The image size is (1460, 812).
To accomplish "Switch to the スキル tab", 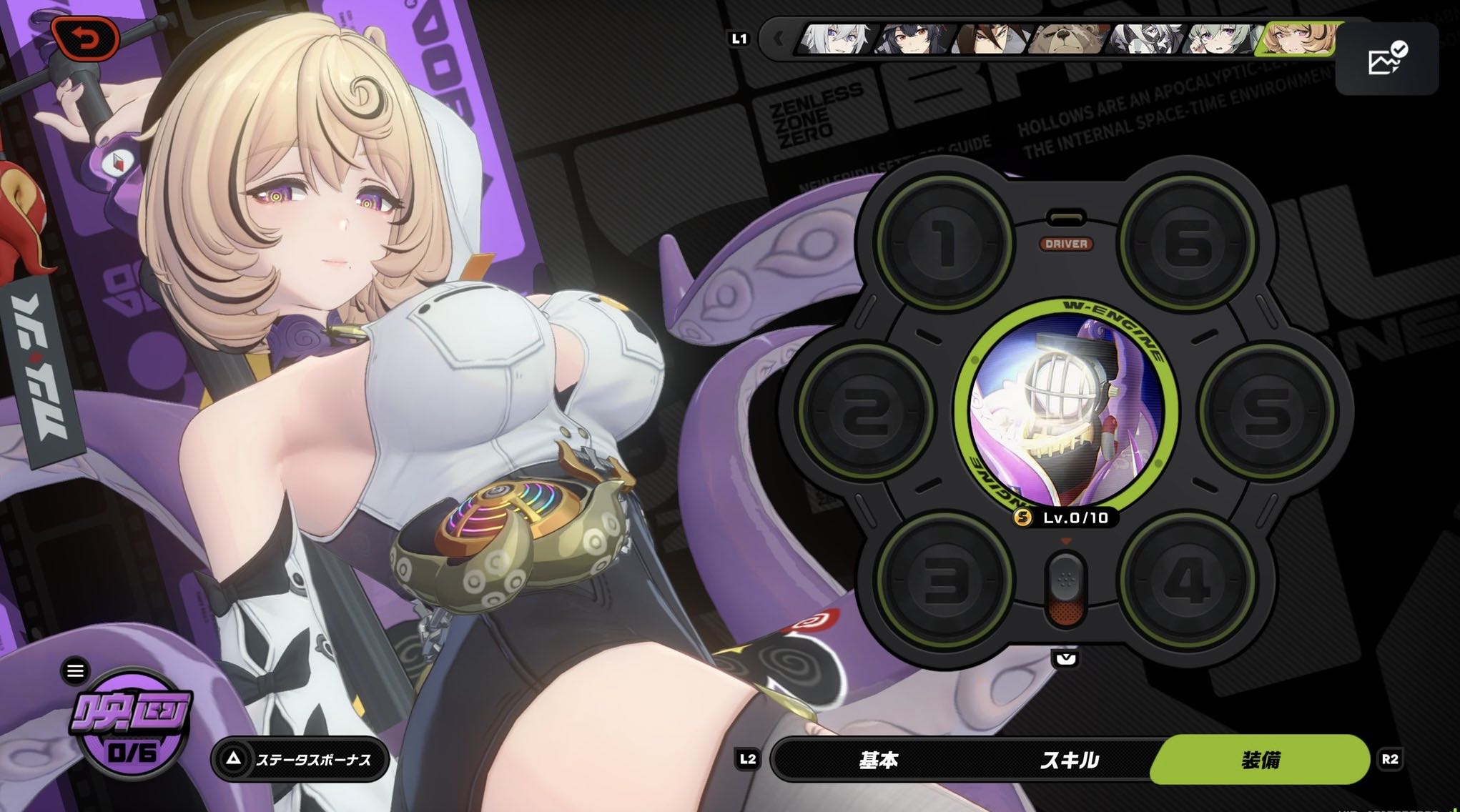I will 1069,760.
